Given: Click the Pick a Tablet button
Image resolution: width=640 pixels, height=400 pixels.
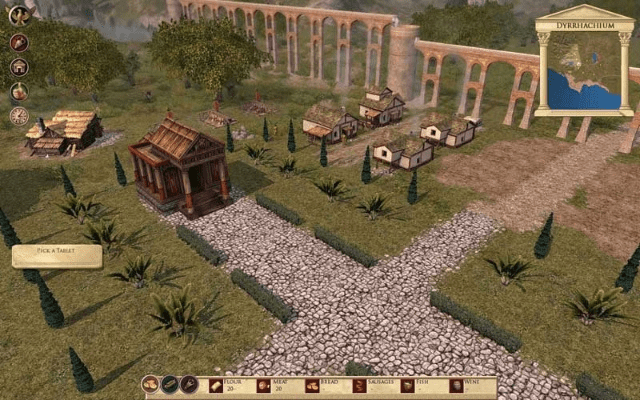Looking at the screenshot, I should (x=57, y=256).
